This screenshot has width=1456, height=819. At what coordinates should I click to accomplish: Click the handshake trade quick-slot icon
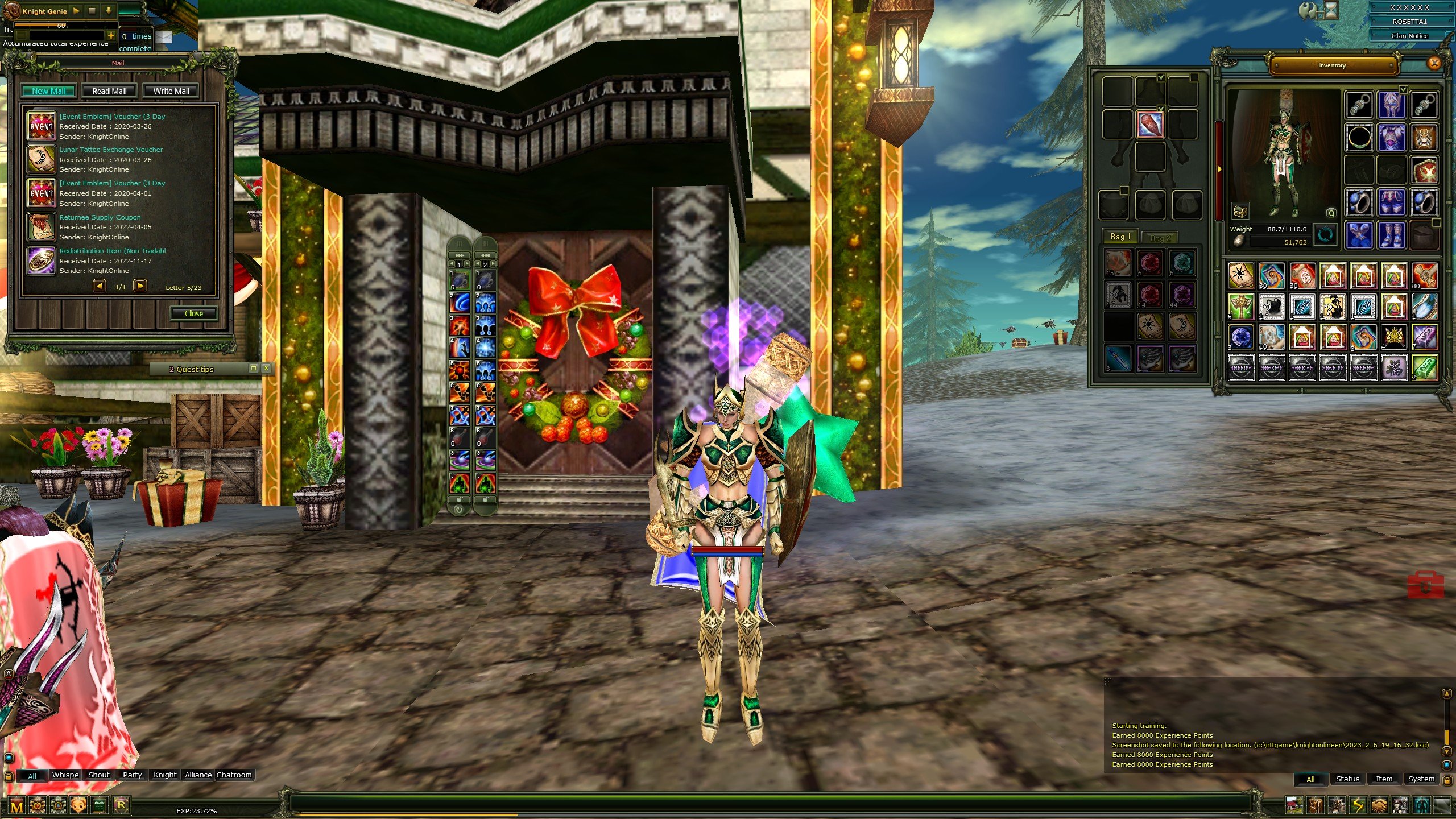[1381, 804]
